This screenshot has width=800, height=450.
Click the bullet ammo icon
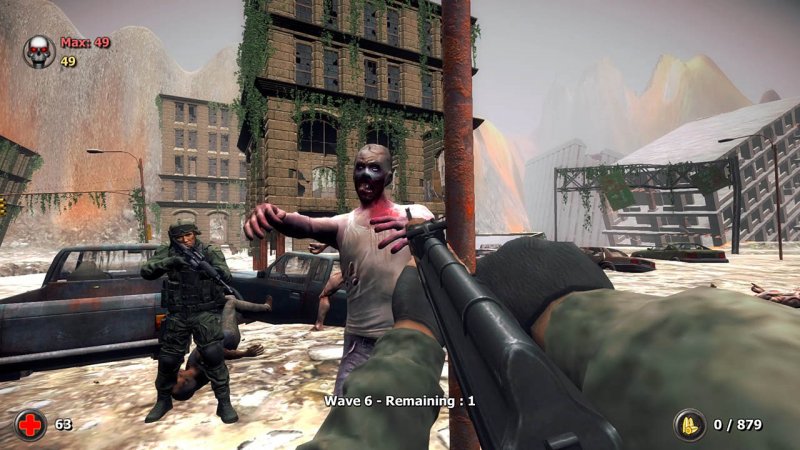(x=689, y=425)
